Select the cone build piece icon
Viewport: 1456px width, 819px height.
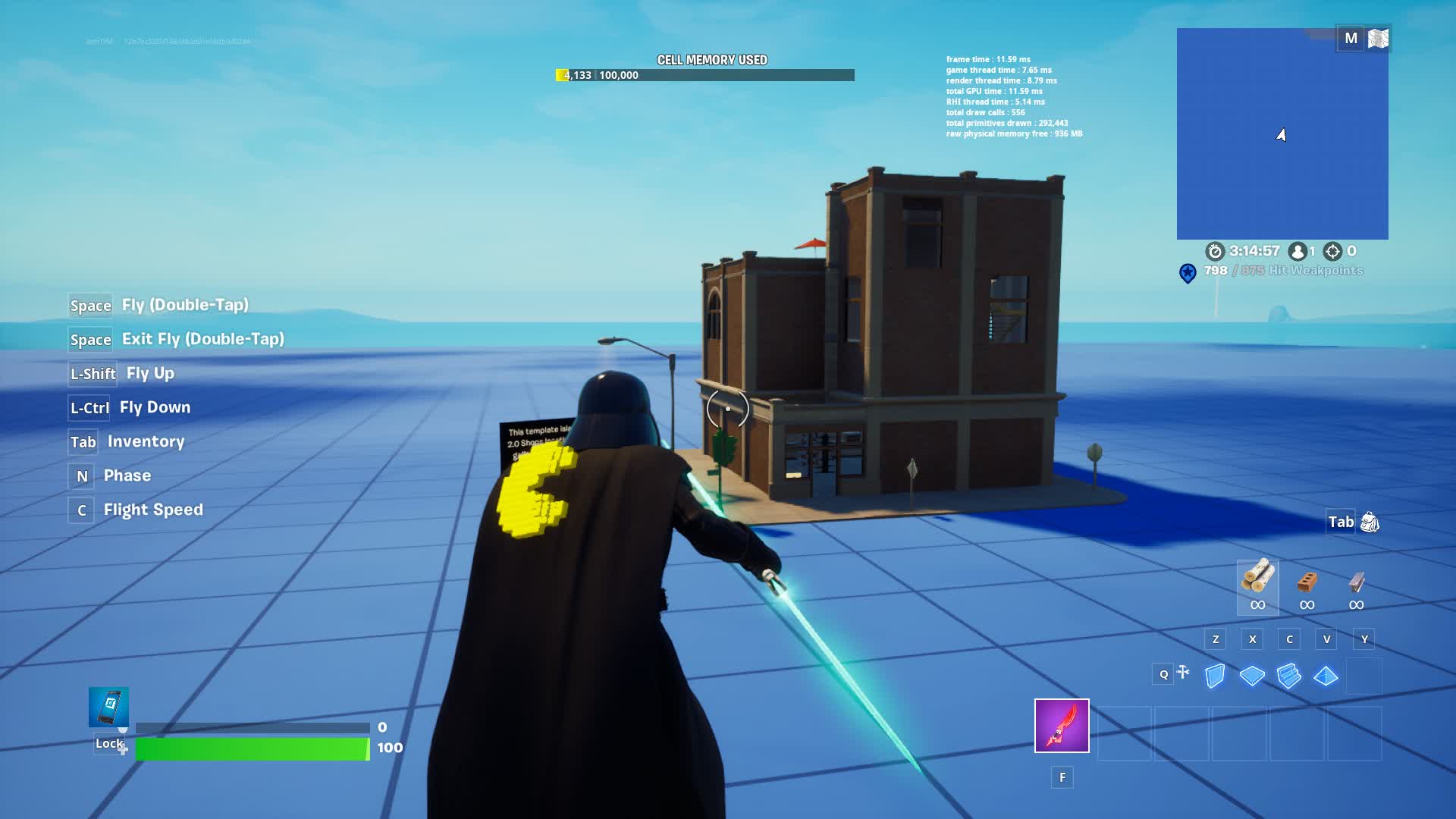point(1326,674)
